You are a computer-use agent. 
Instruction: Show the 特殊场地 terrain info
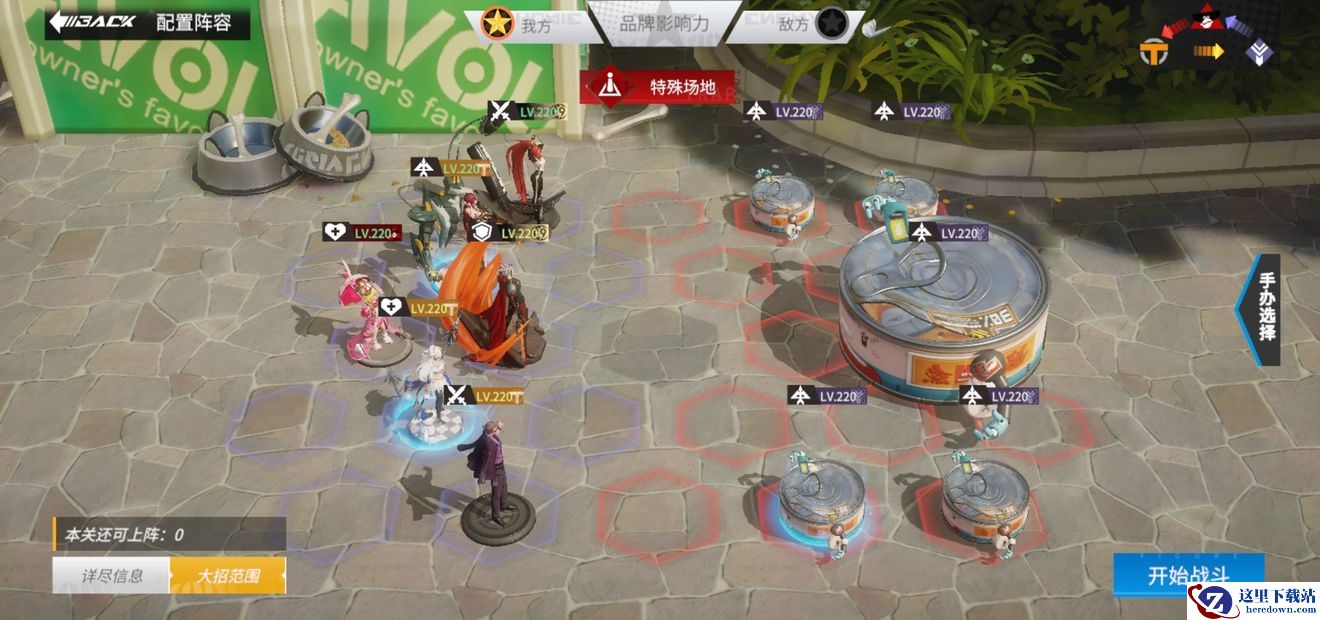pyautogui.click(x=659, y=87)
